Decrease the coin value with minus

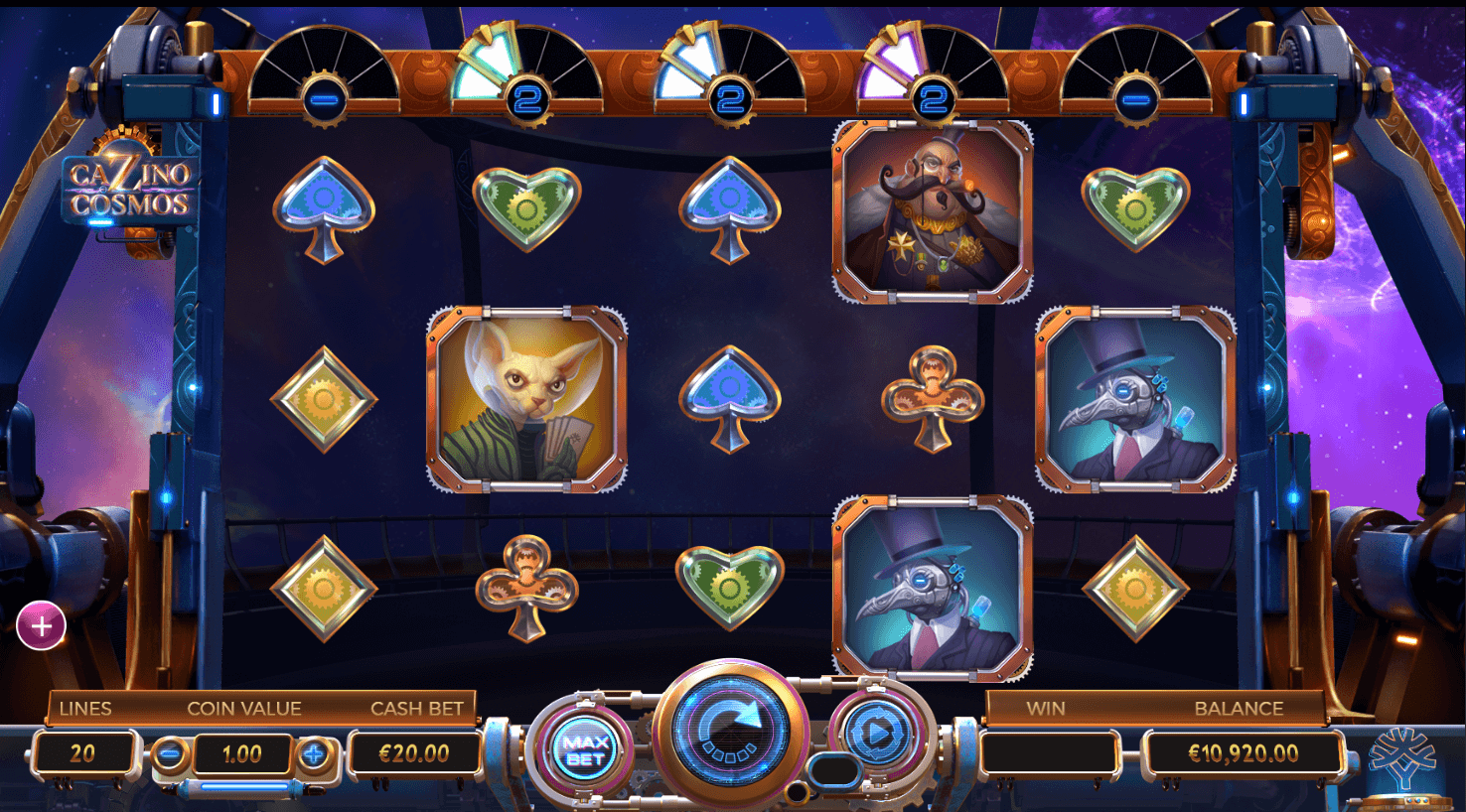pos(171,754)
